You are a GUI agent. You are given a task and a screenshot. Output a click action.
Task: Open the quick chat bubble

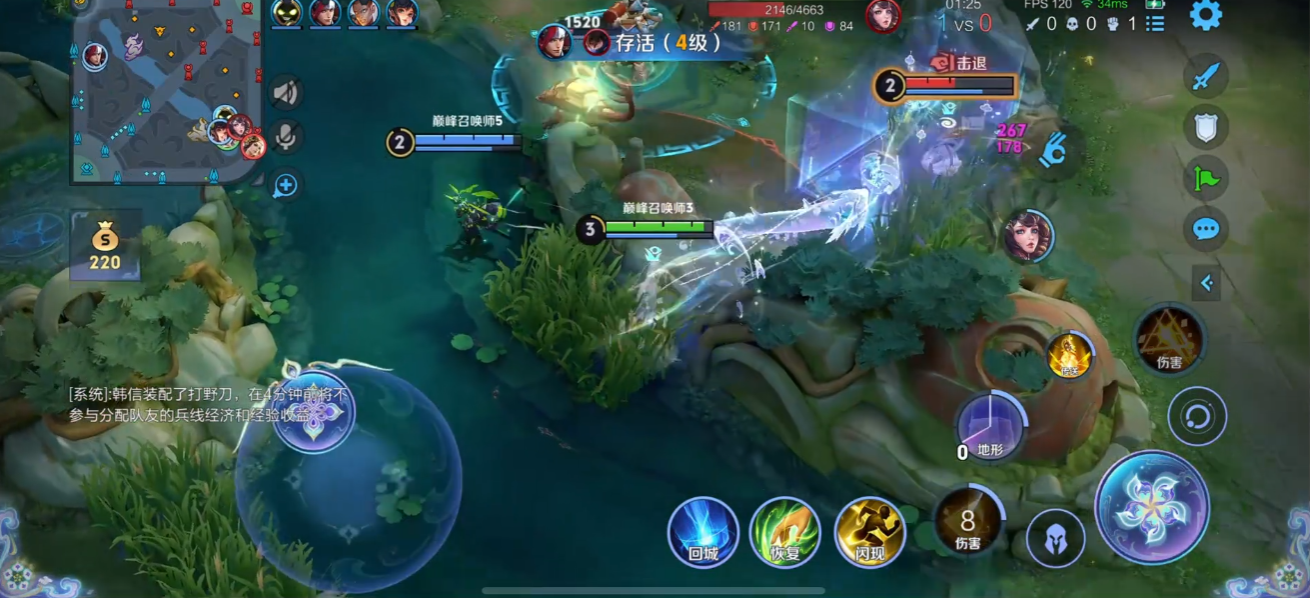point(1205,229)
